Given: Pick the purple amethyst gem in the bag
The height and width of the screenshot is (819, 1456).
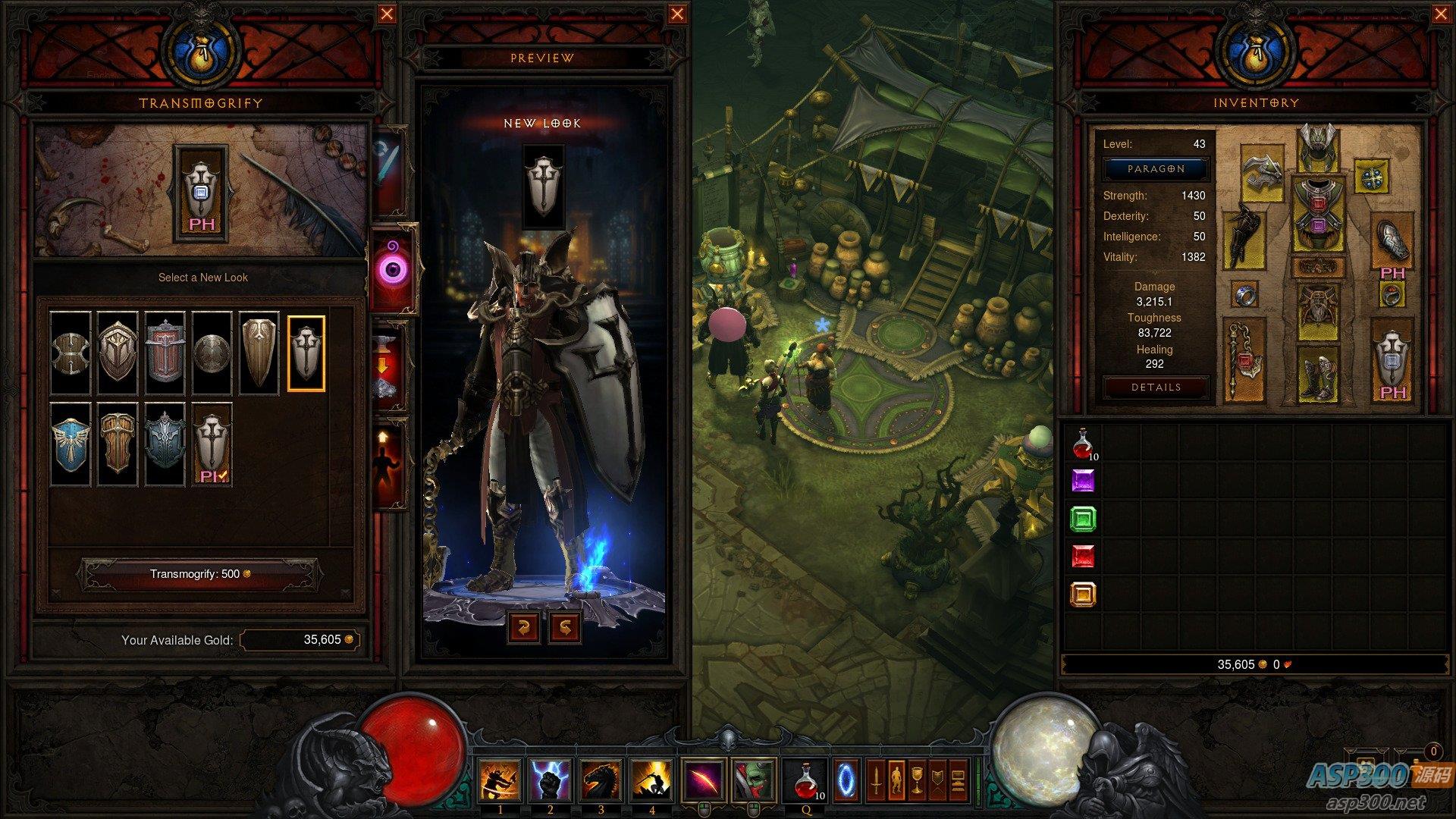Looking at the screenshot, I should 1083,482.
